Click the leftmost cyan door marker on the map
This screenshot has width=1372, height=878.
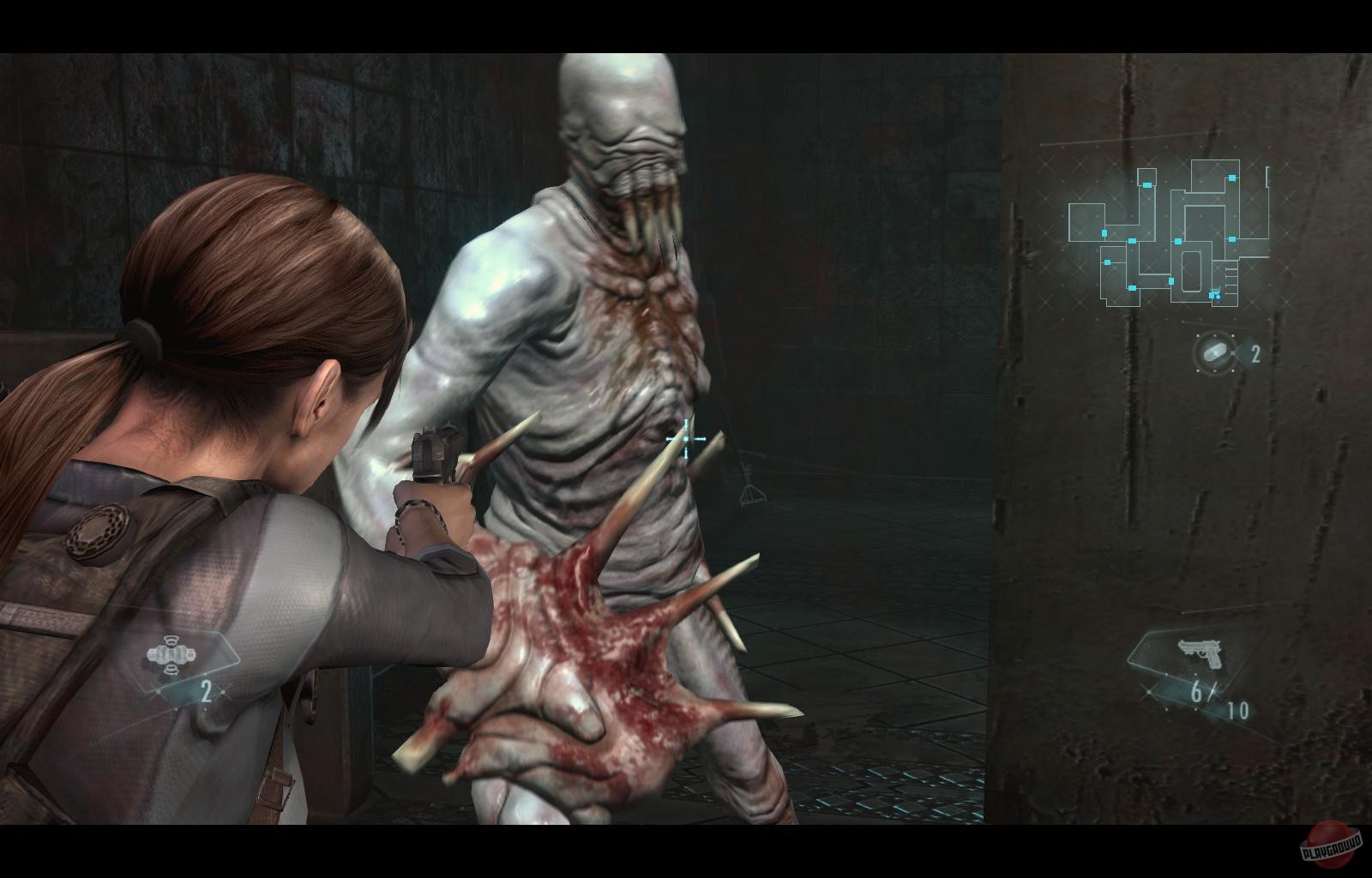(1104, 232)
